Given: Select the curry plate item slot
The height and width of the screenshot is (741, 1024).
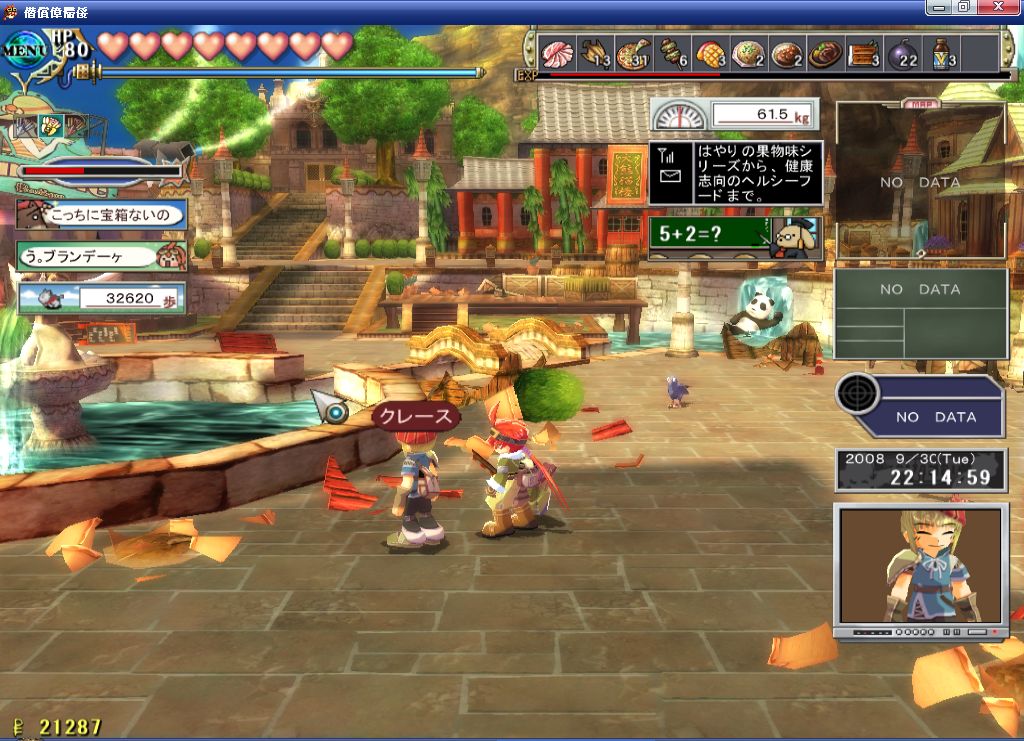Looking at the screenshot, I should [x=787, y=52].
